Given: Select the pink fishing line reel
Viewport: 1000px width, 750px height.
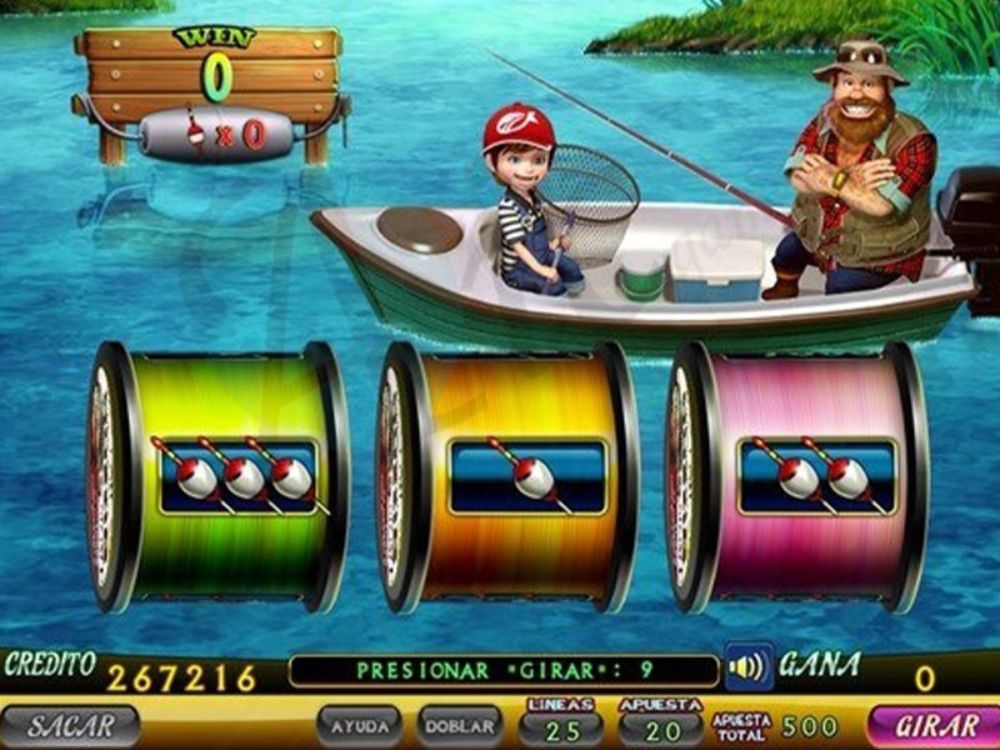Looking at the screenshot, I should click(800, 478).
